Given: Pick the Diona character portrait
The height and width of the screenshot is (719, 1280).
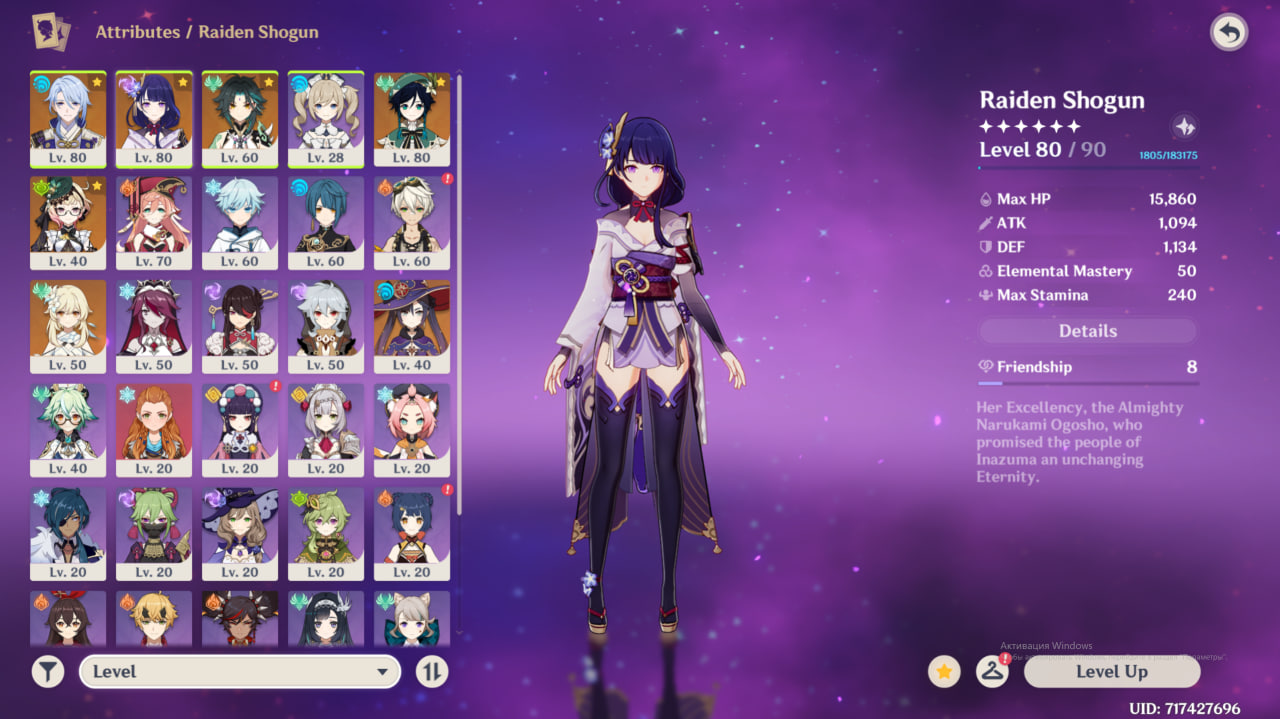Looking at the screenshot, I should point(412,430).
